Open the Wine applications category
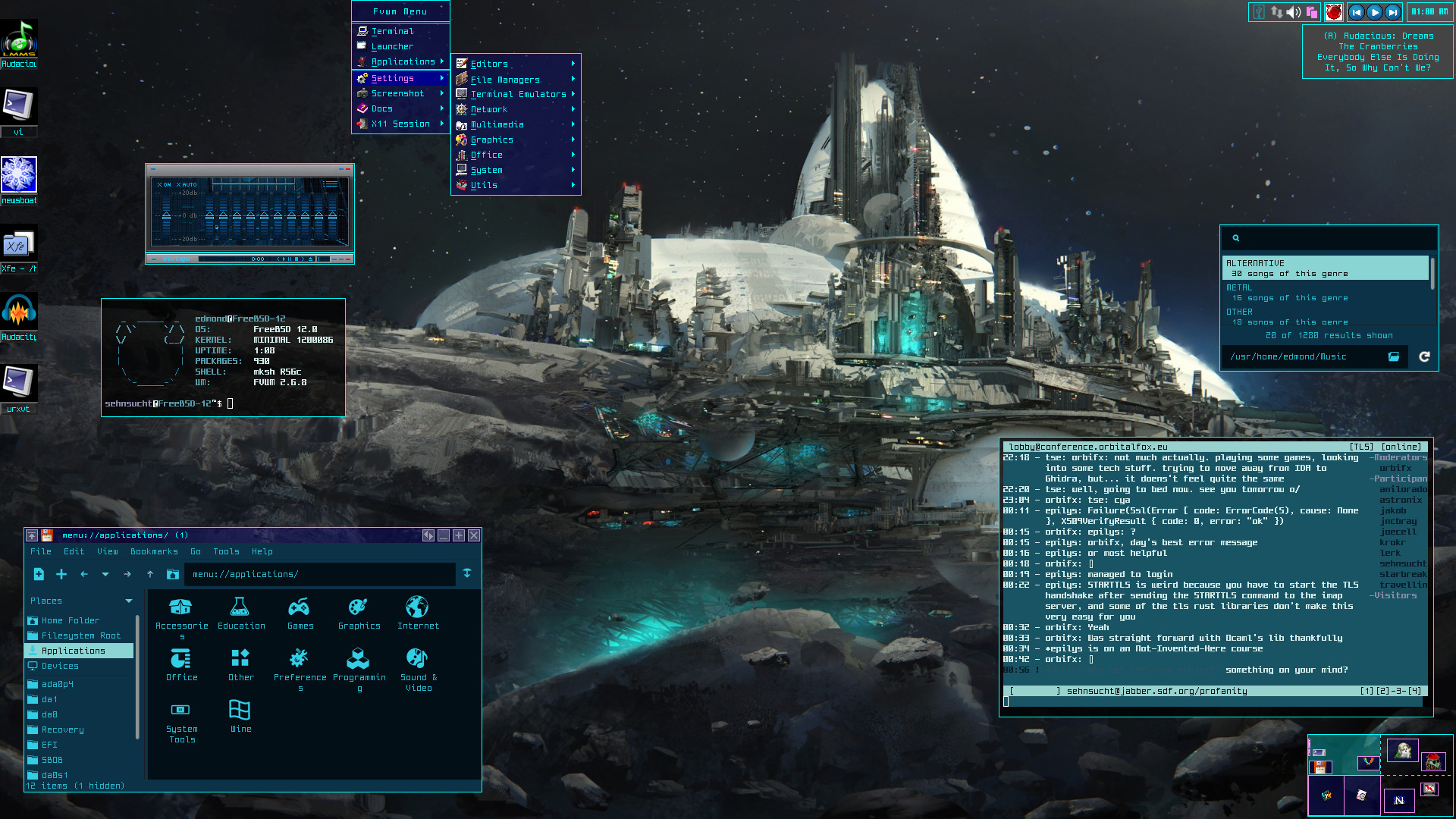1456x819 pixels. point(240,716)
